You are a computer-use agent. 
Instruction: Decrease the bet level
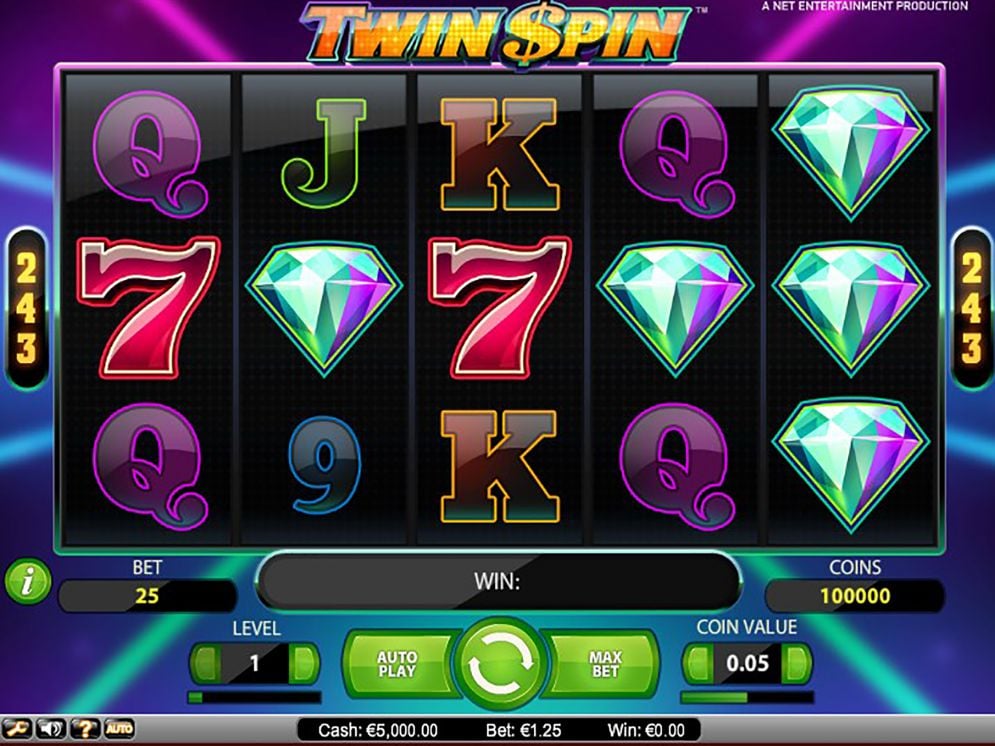tap(205, 663)
